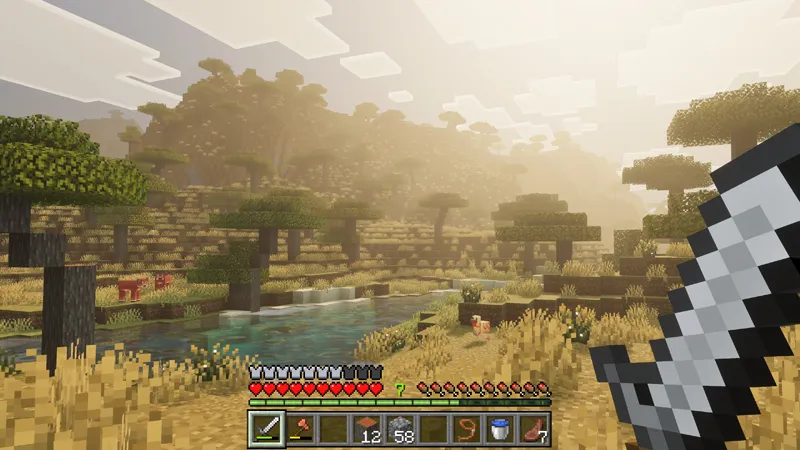Image resolution: width=800 pixels, height=450 pixels.
Task: Select the raw meat stack of 7
Action: 534,430
